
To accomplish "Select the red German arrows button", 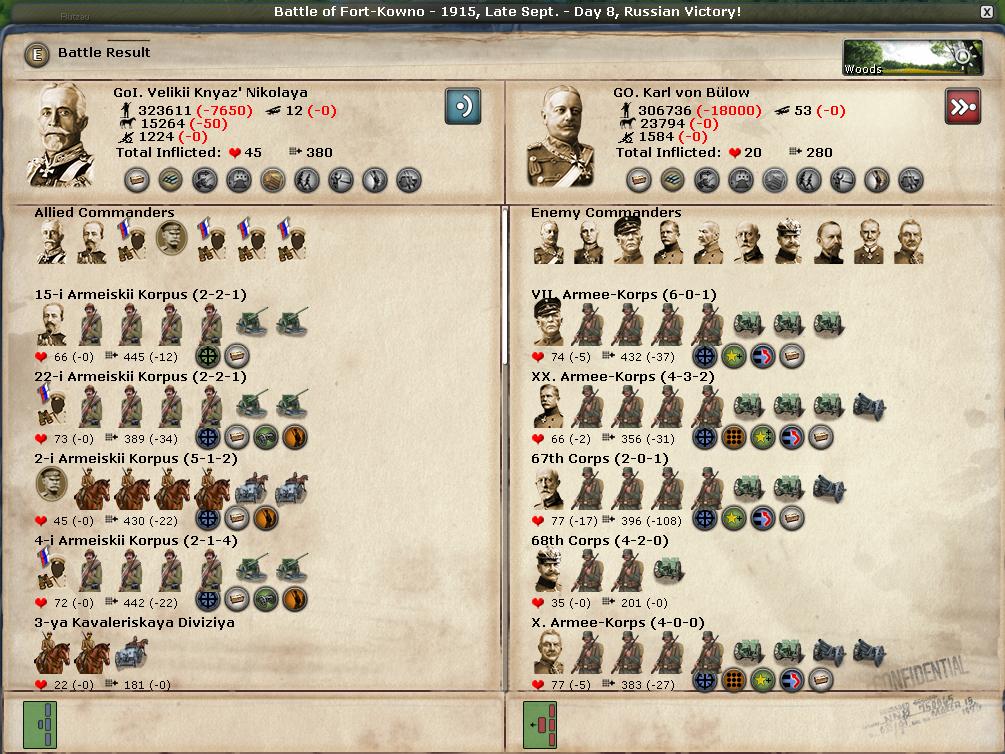I will (x=962, y=106).
